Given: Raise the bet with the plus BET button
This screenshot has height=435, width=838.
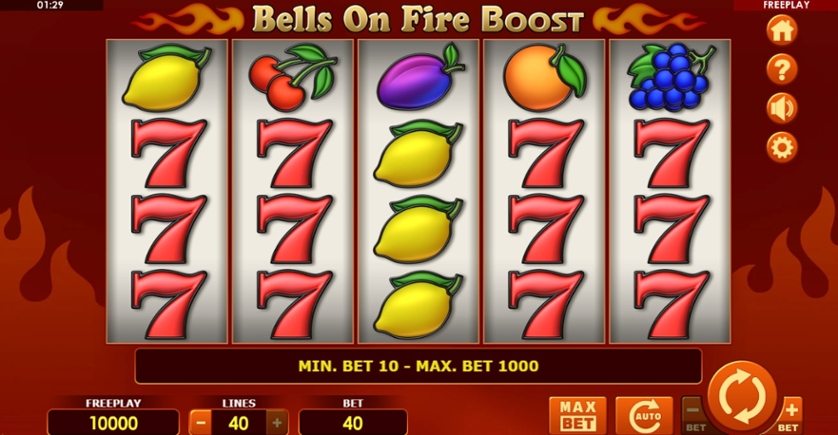Looking at the screenshot, I should coord(791,411).
